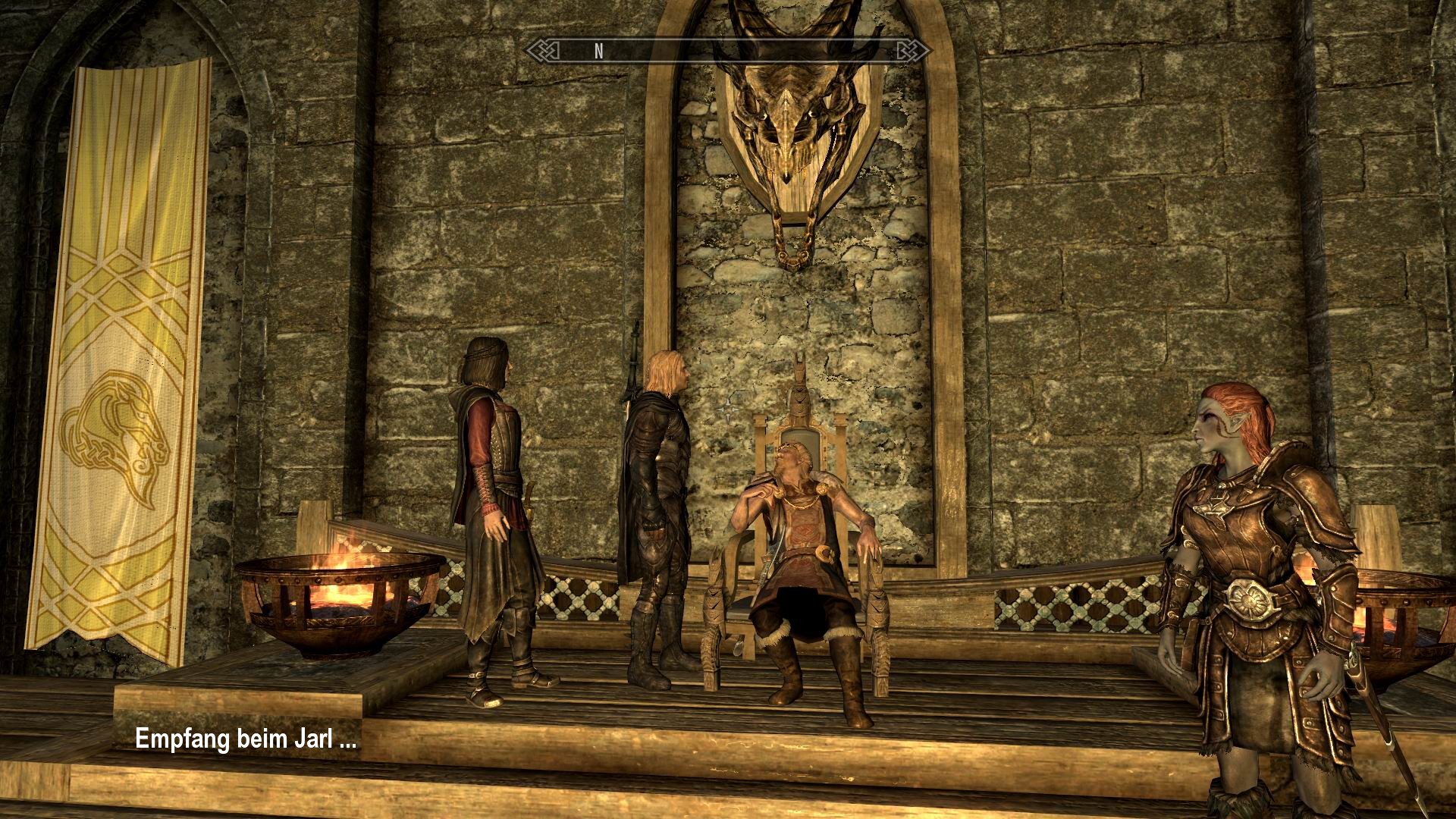Select the dark-haired advisor in red sleeves
Viewport: 1456px width, 819px height.
[x=493, y=470]
